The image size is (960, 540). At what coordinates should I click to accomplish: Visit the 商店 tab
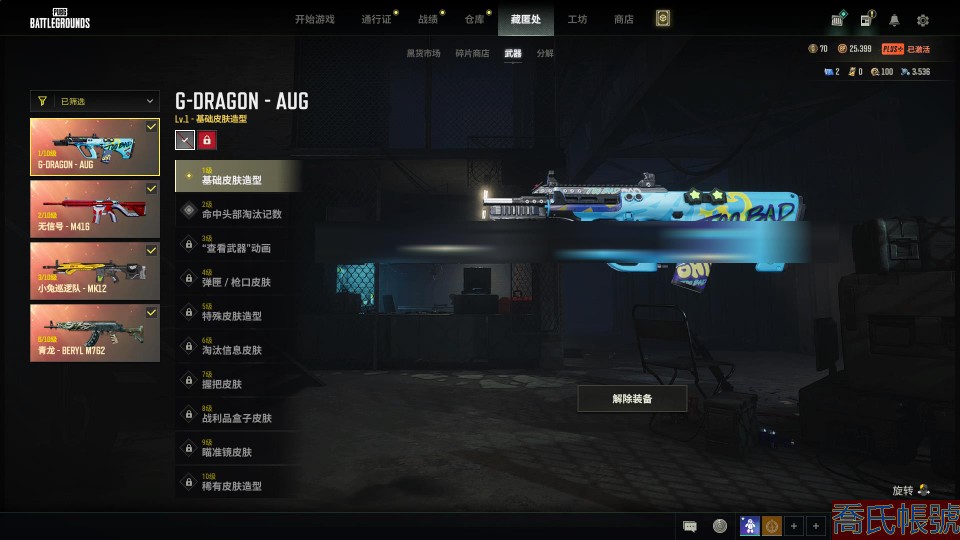(623, 19)
